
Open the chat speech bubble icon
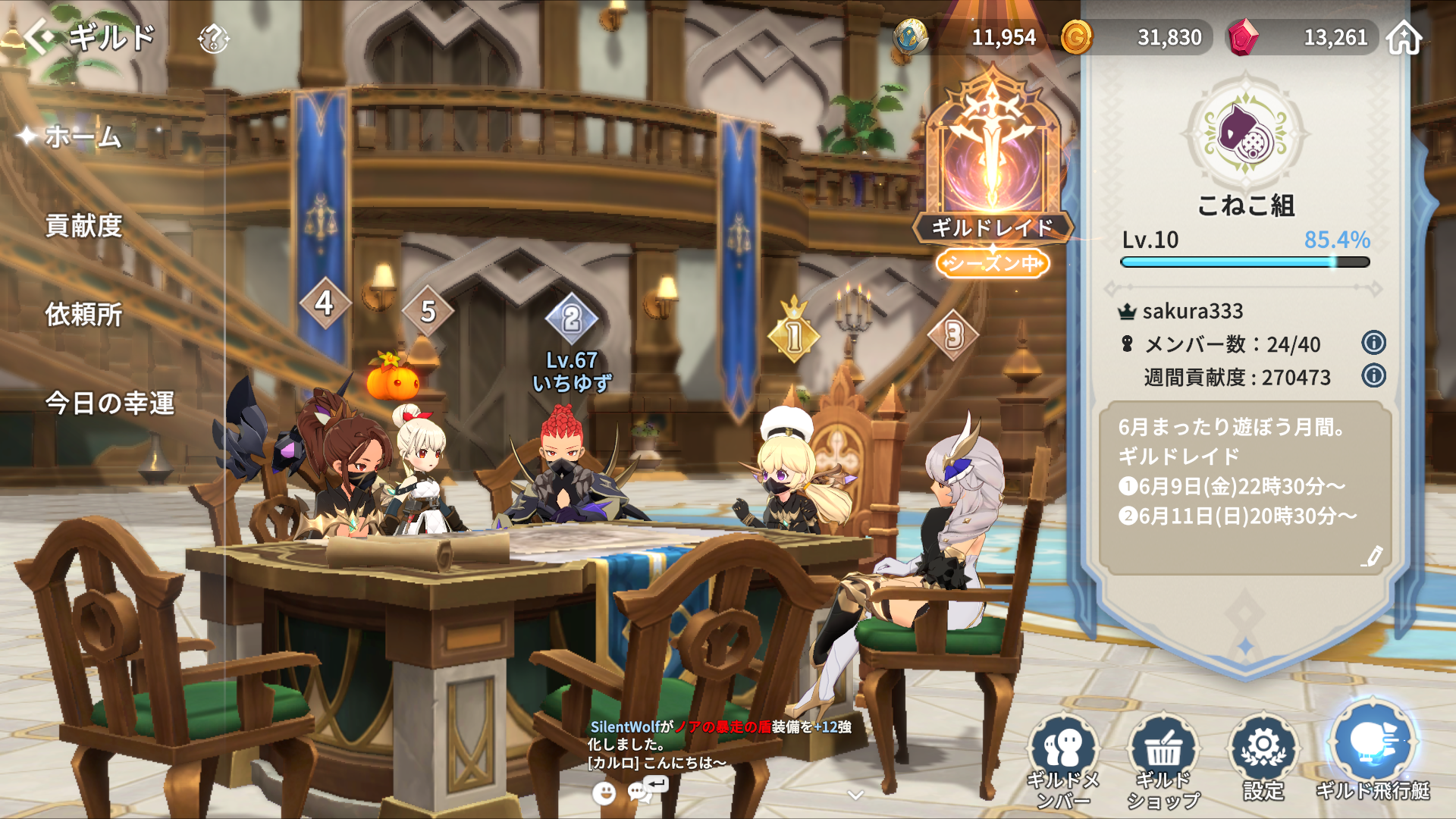(642, 792)
